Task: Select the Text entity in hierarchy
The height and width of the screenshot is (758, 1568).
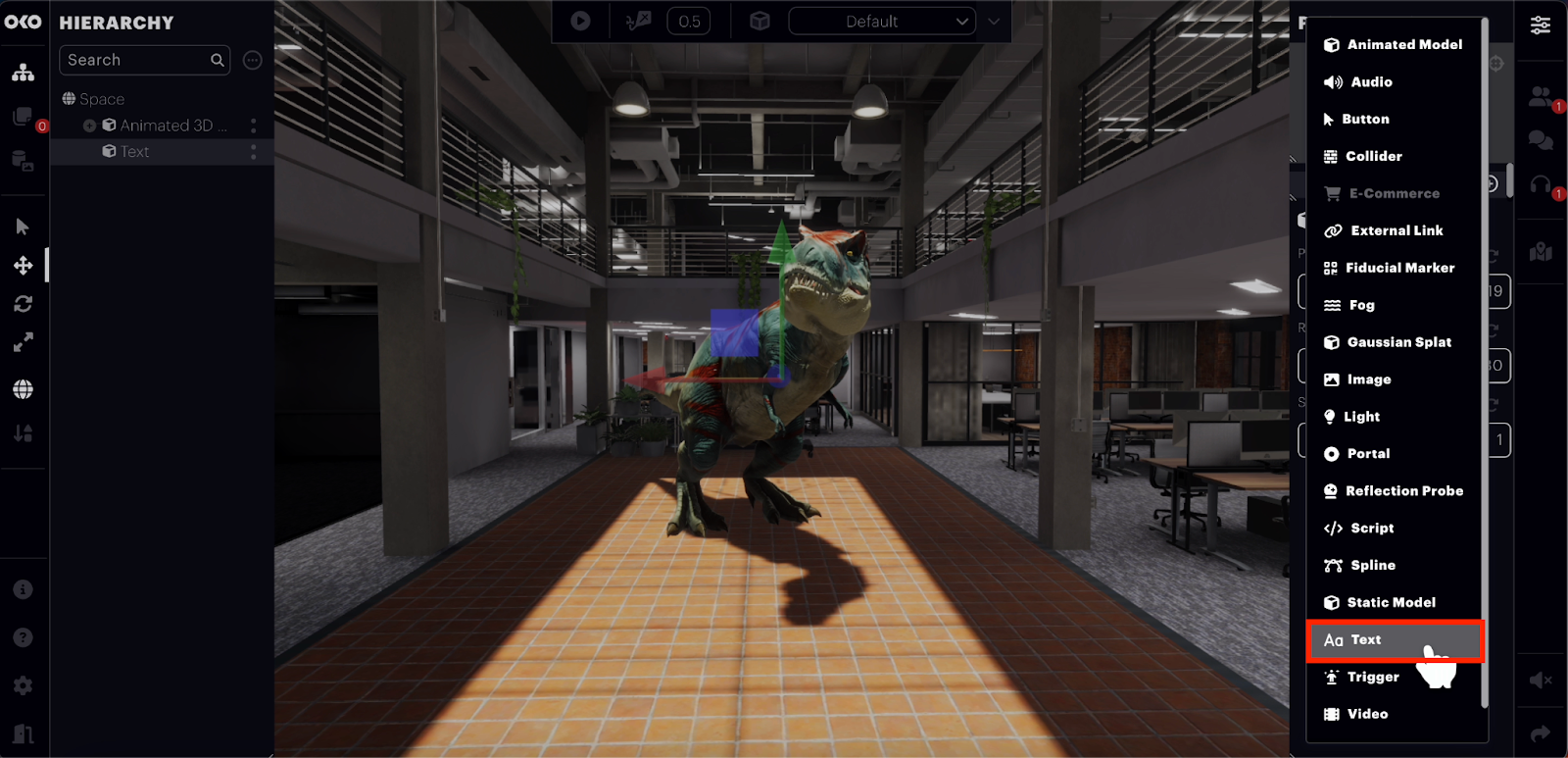Action: [x=135, y=152]
